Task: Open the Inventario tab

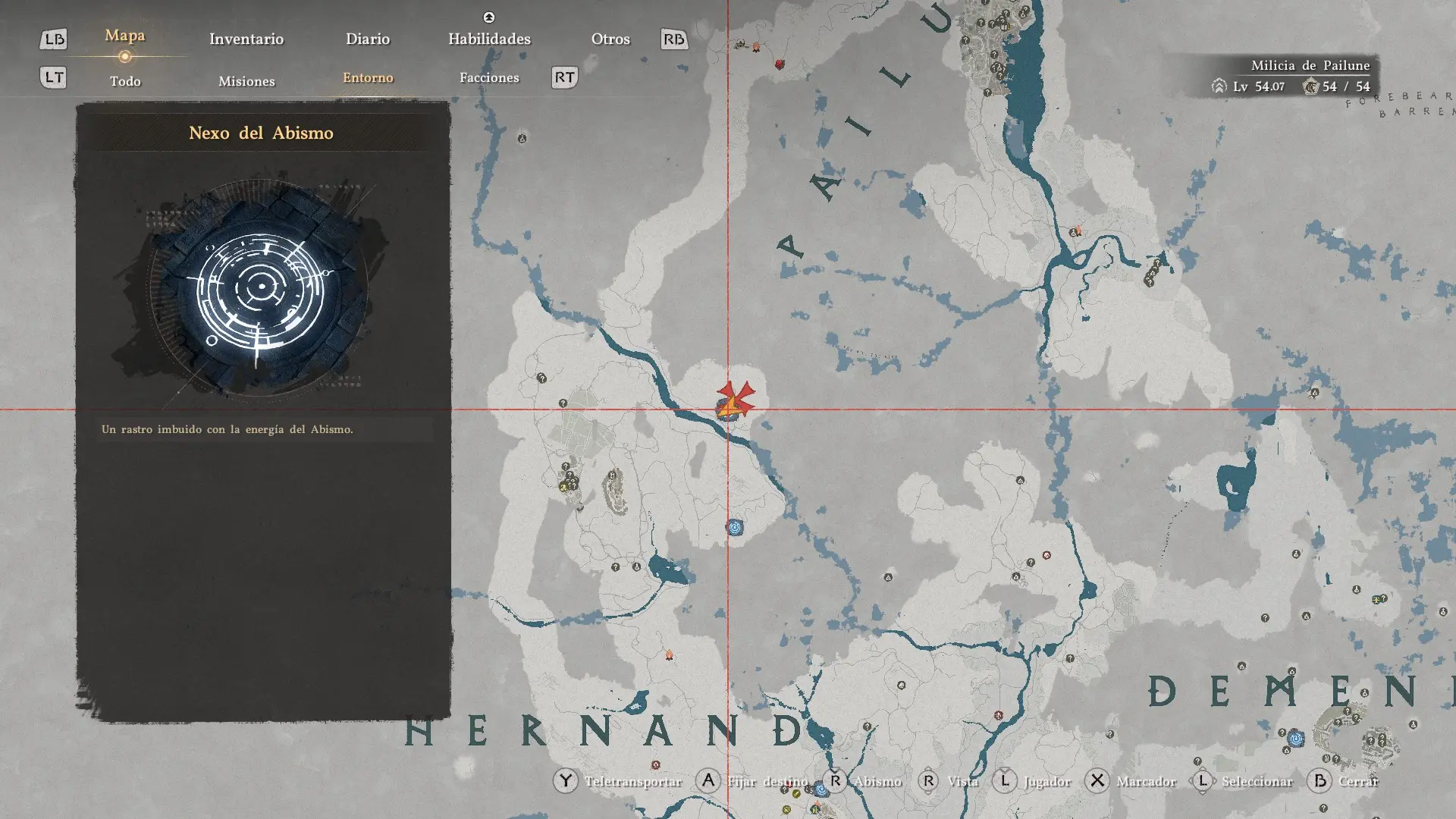Action: point(246,39)
